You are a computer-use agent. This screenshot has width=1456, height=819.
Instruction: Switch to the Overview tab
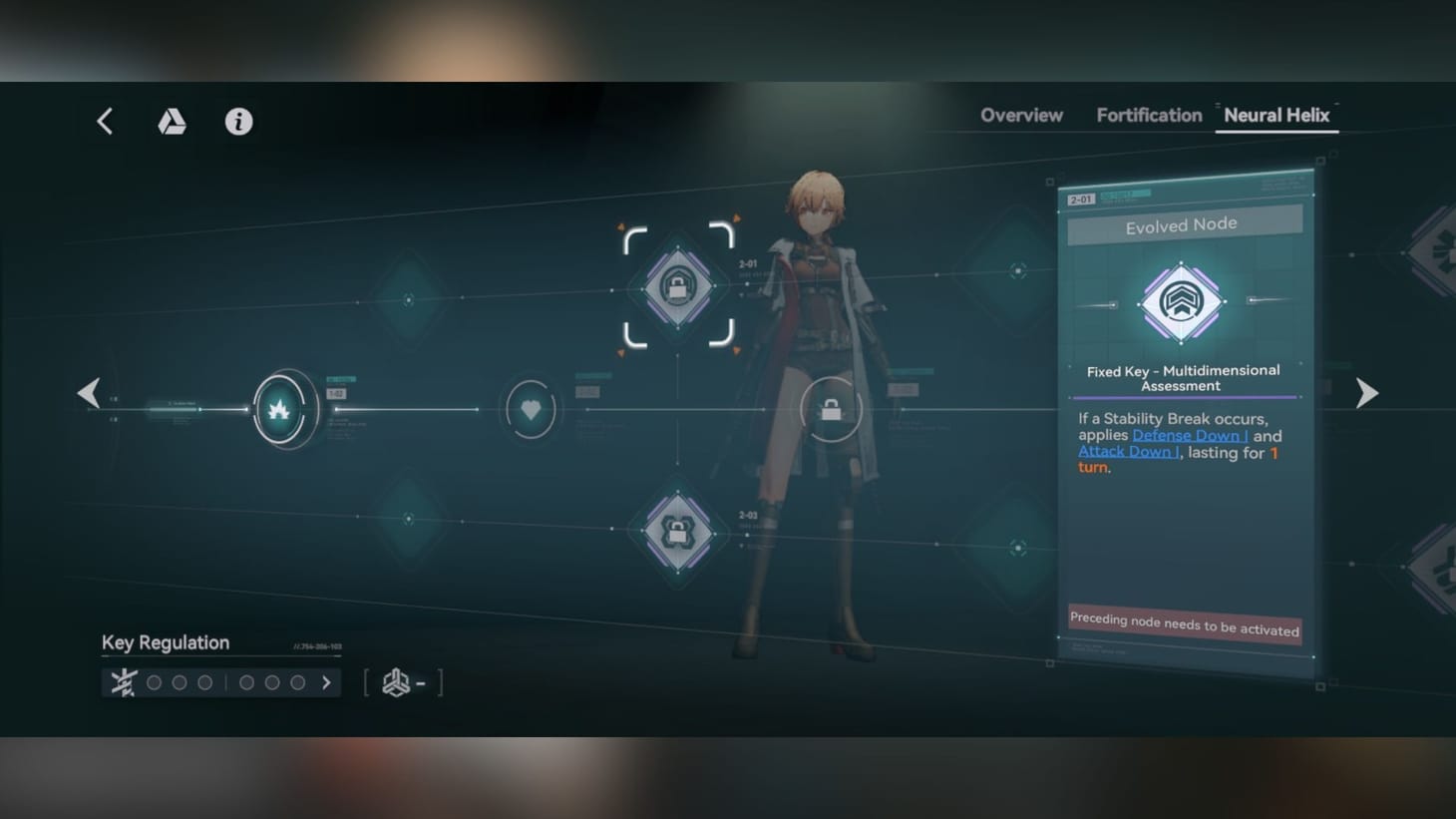tap(1021, 115)
